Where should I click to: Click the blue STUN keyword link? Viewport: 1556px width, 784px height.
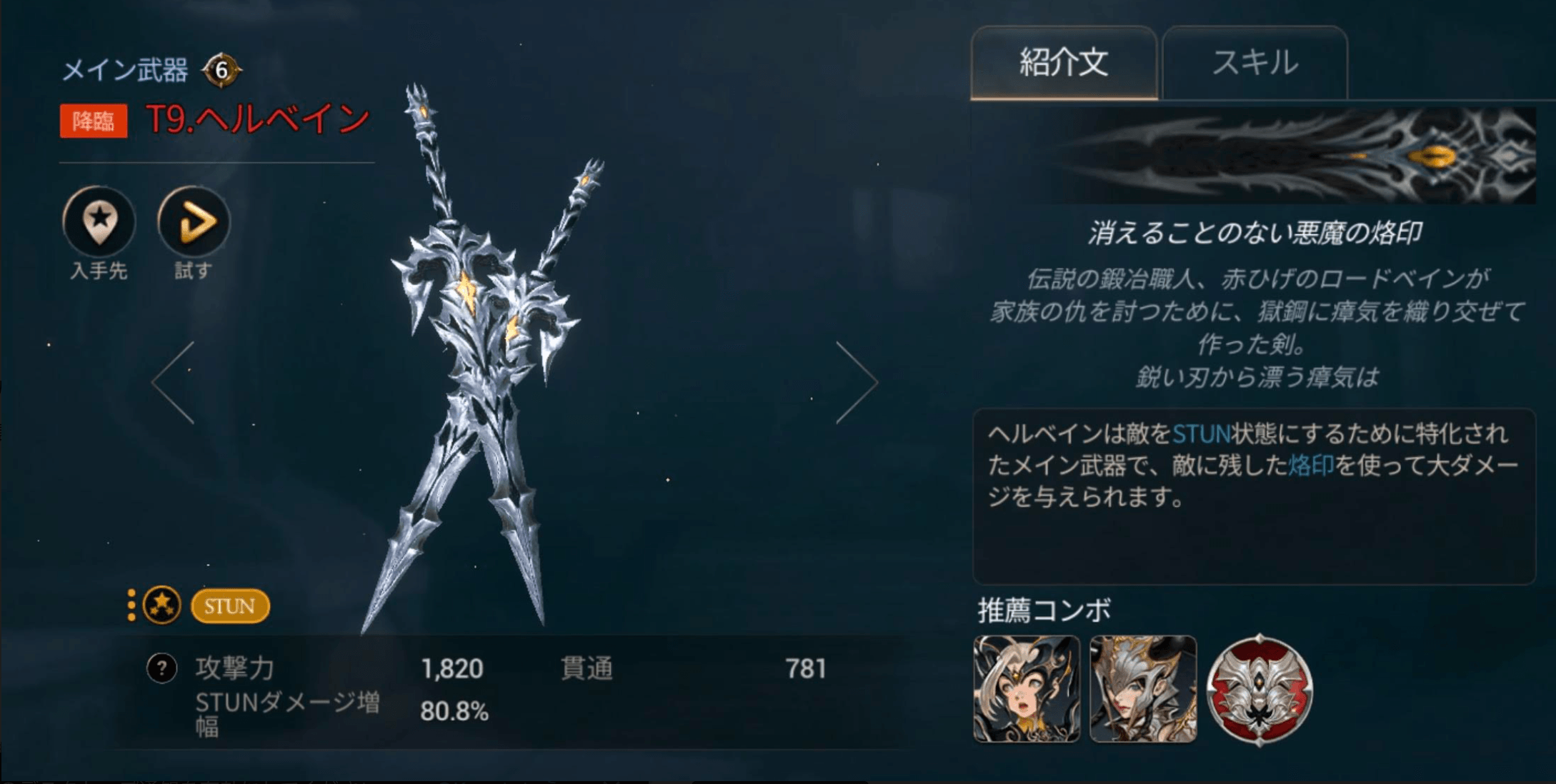[1201, 434]
